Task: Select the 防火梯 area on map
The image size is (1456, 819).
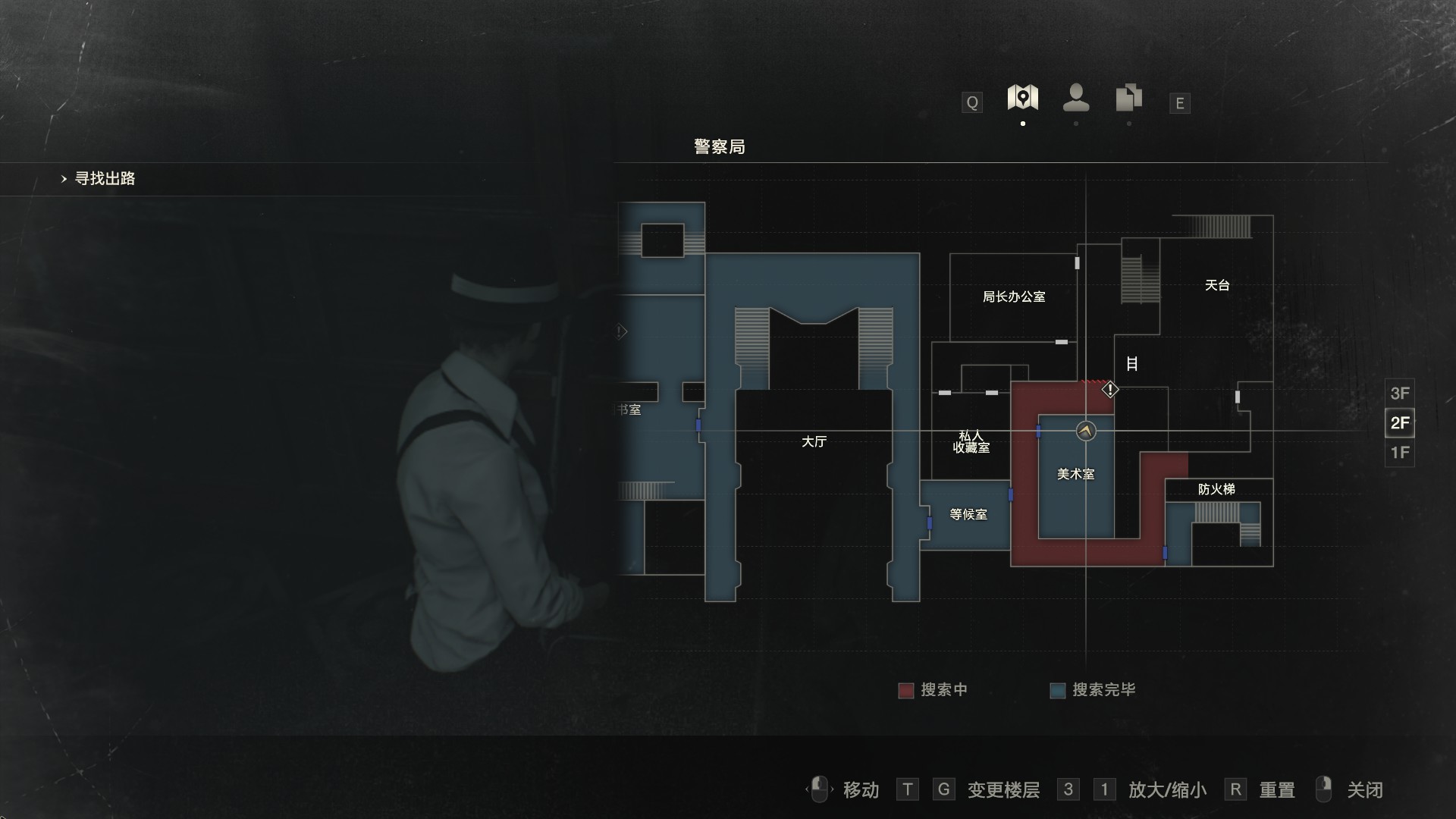Action: [1216, 490]
